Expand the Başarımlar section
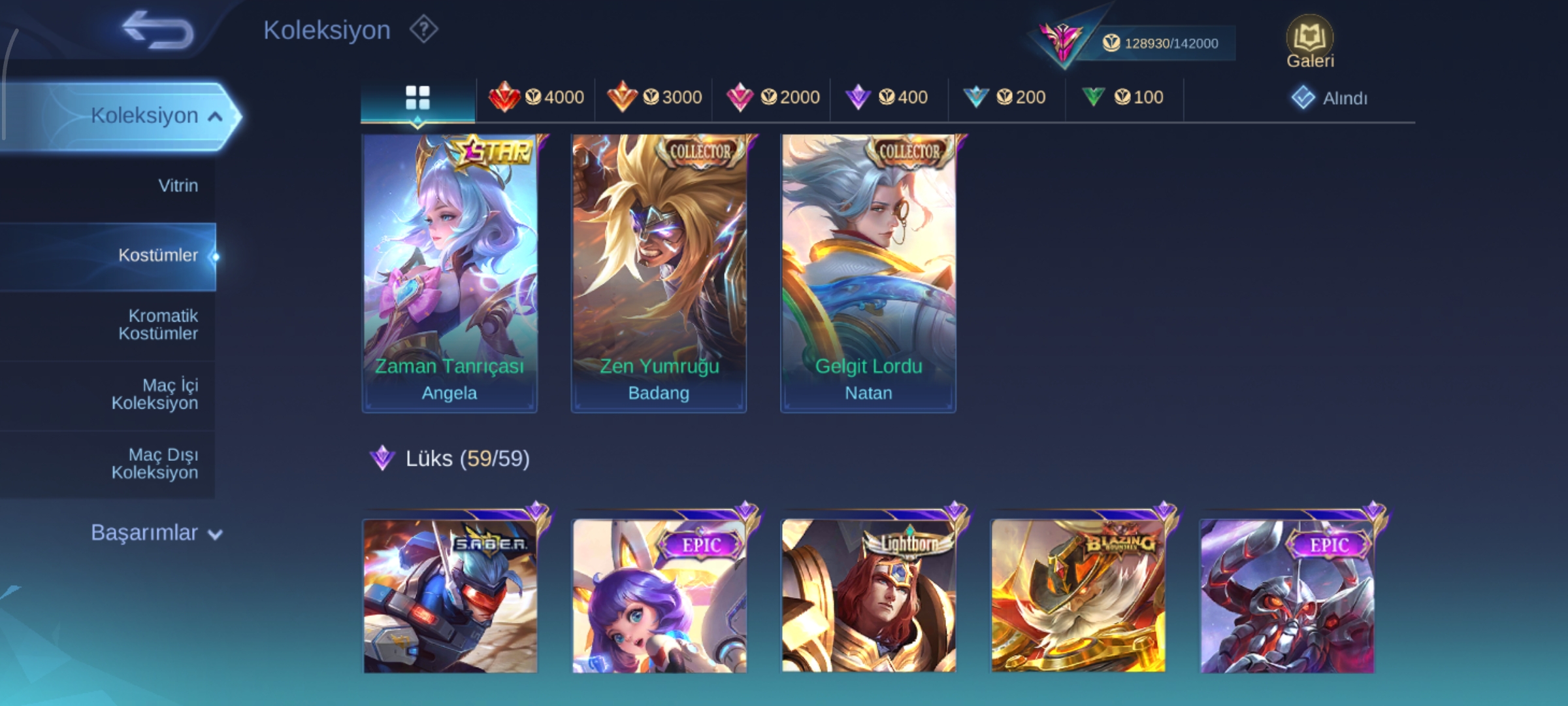The height and width of the screenshot is (706, 1568). tap(157, 533)
